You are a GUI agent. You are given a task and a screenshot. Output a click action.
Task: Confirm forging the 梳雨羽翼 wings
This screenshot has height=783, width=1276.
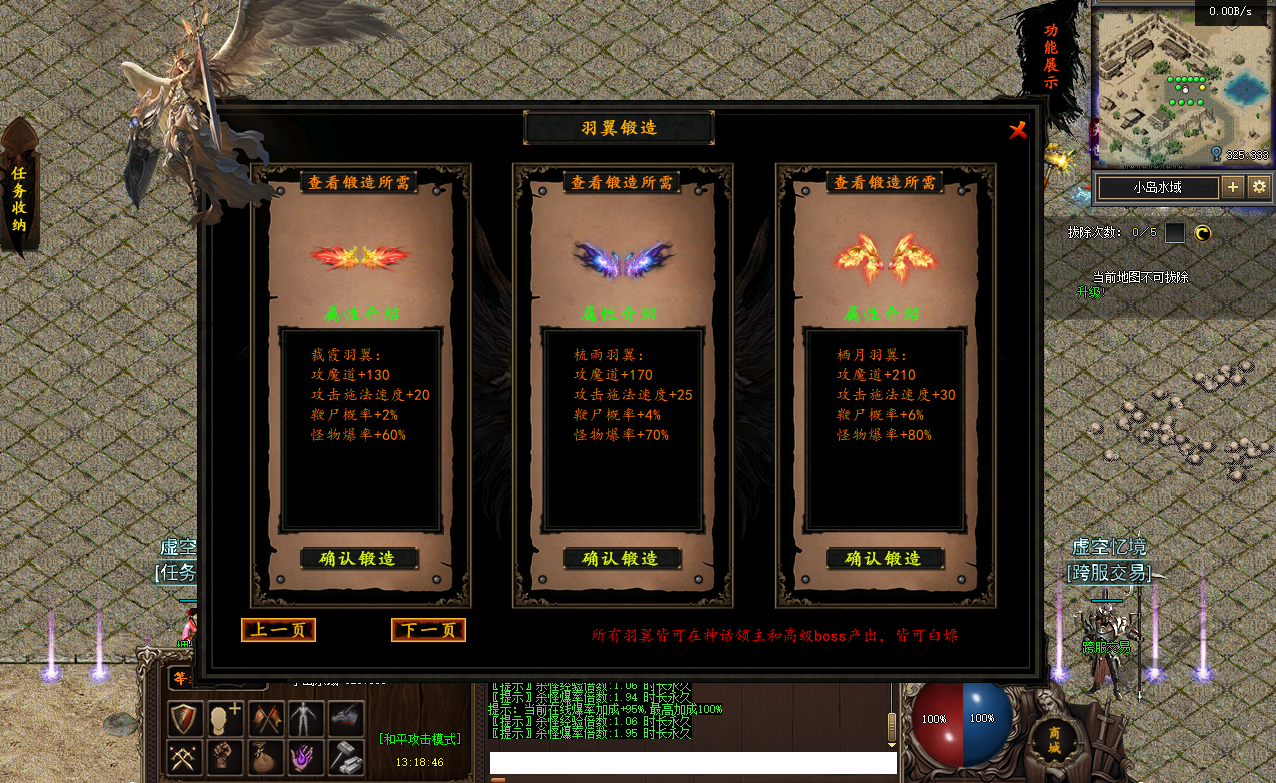(621, 558)
